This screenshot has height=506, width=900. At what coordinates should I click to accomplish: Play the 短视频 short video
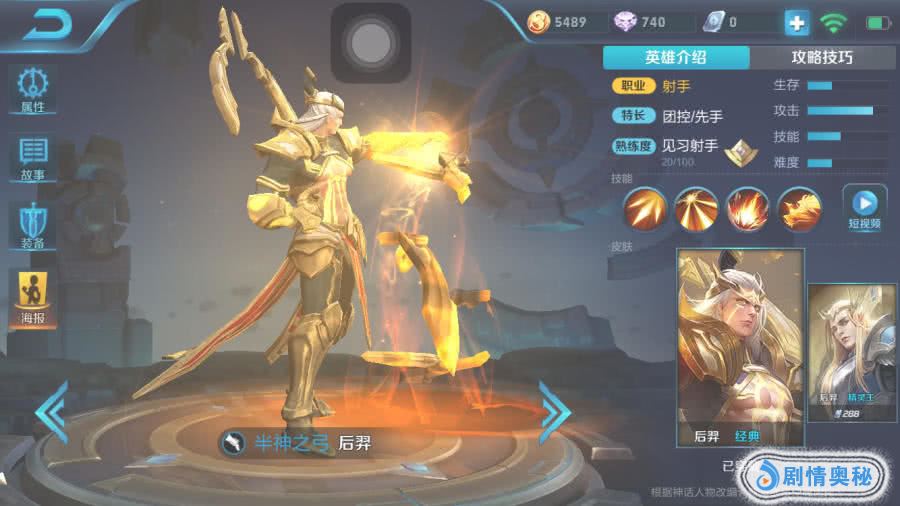tap(865, 208)
